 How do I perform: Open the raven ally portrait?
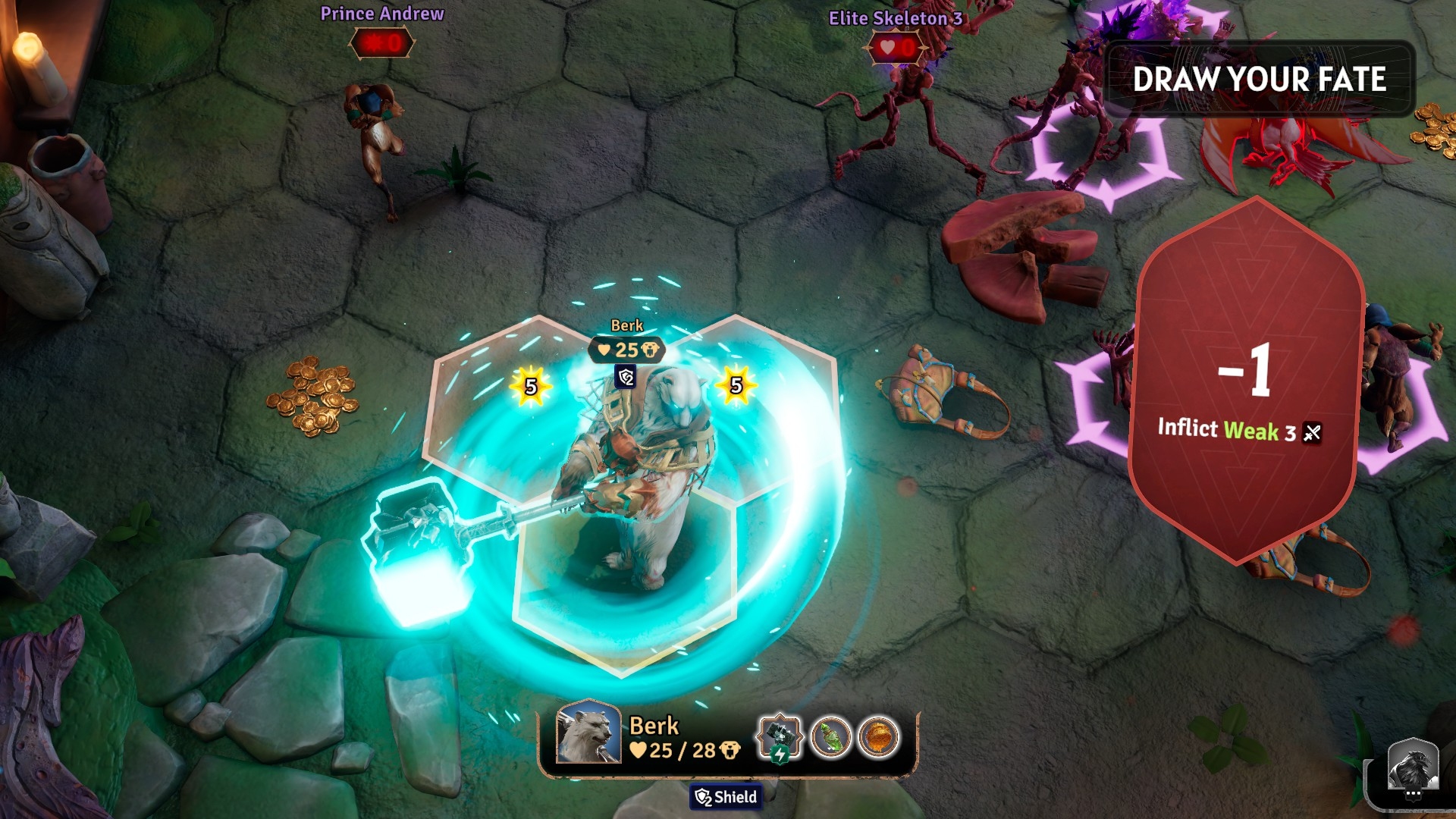click(1413, 767)
